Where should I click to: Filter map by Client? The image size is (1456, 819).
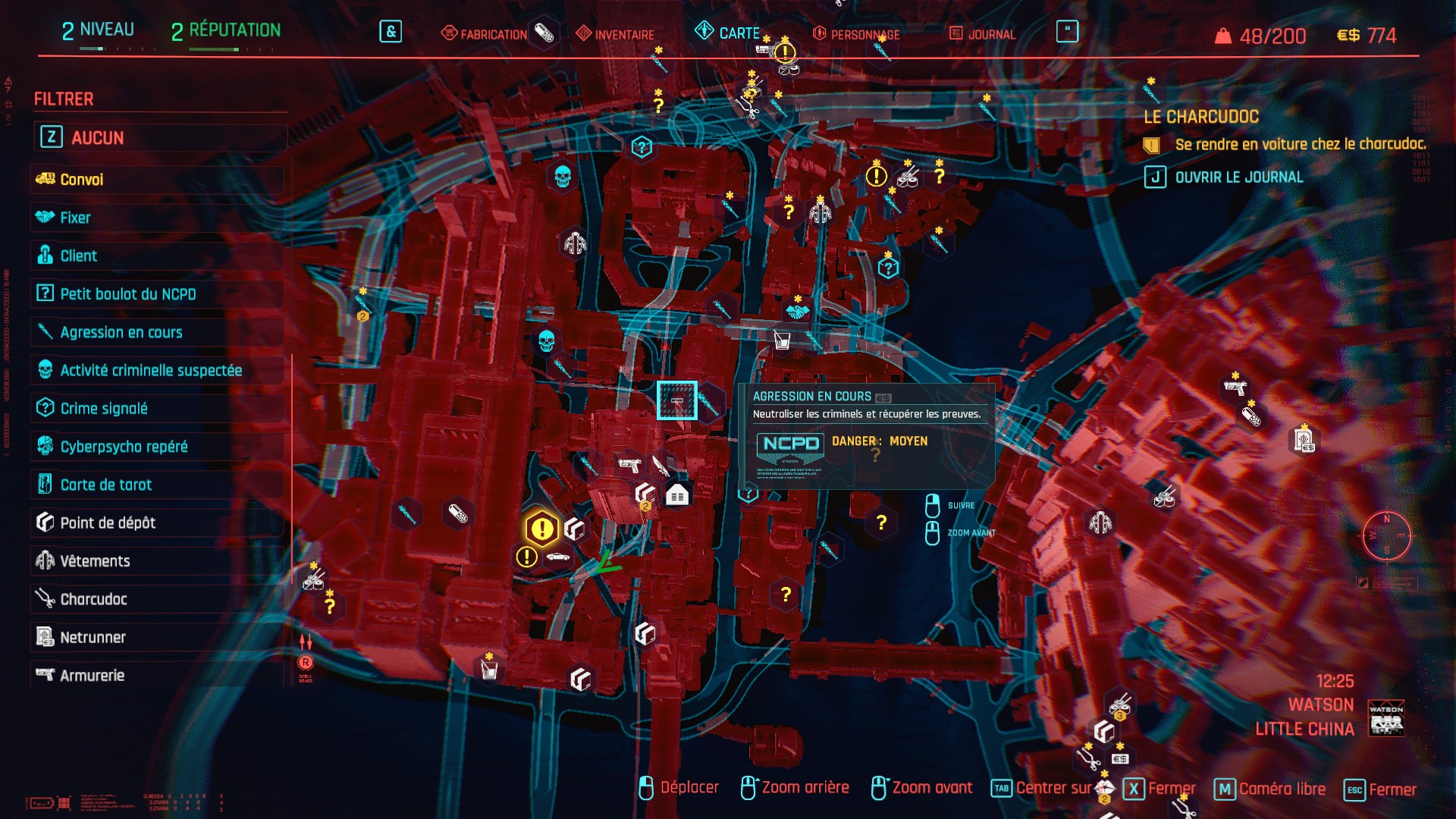pyautogui.click(x=79, y=256)
